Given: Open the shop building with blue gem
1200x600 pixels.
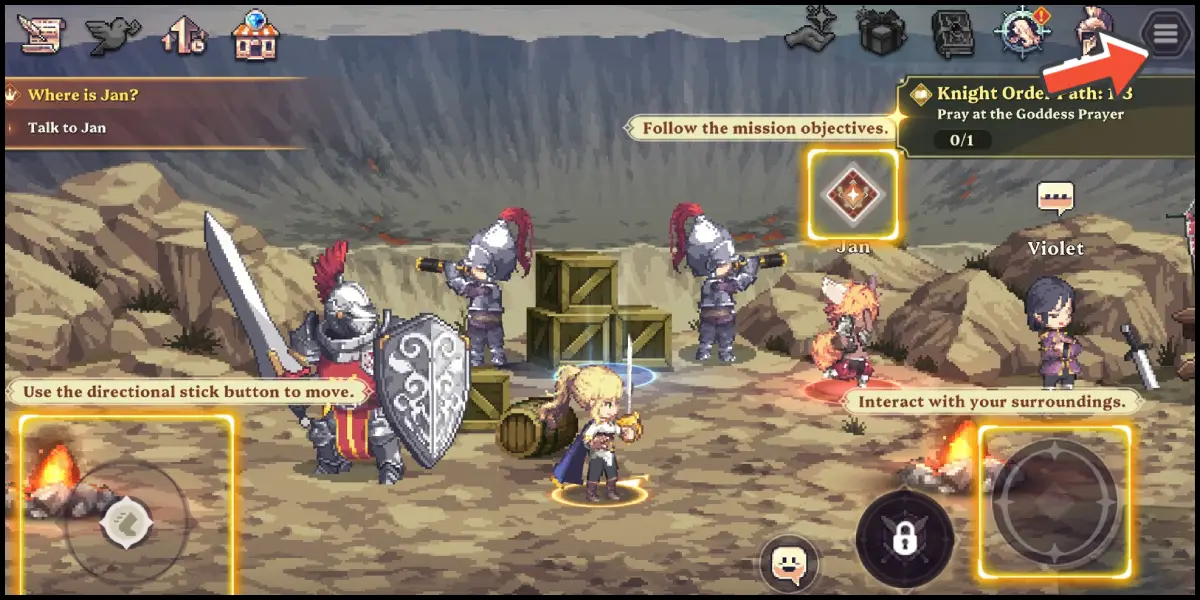Looking at the screenshot, I should (256, 35).
